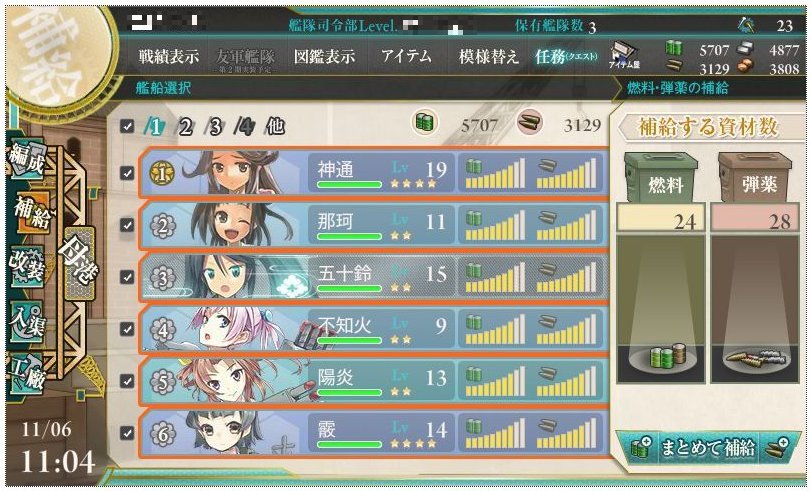Open the アイテム item menu

(406, 57)
